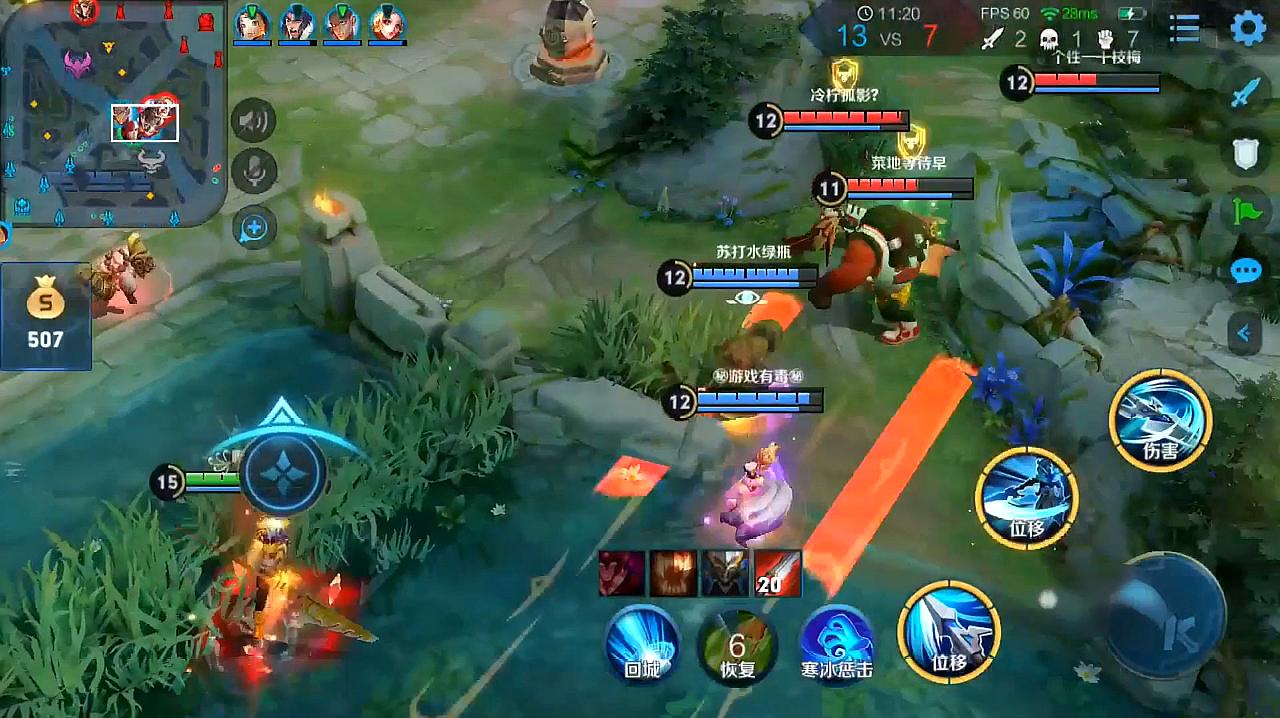Activate the 伤害 skill
Screen dimensions: 1280x718
(x=1160, y=420)
